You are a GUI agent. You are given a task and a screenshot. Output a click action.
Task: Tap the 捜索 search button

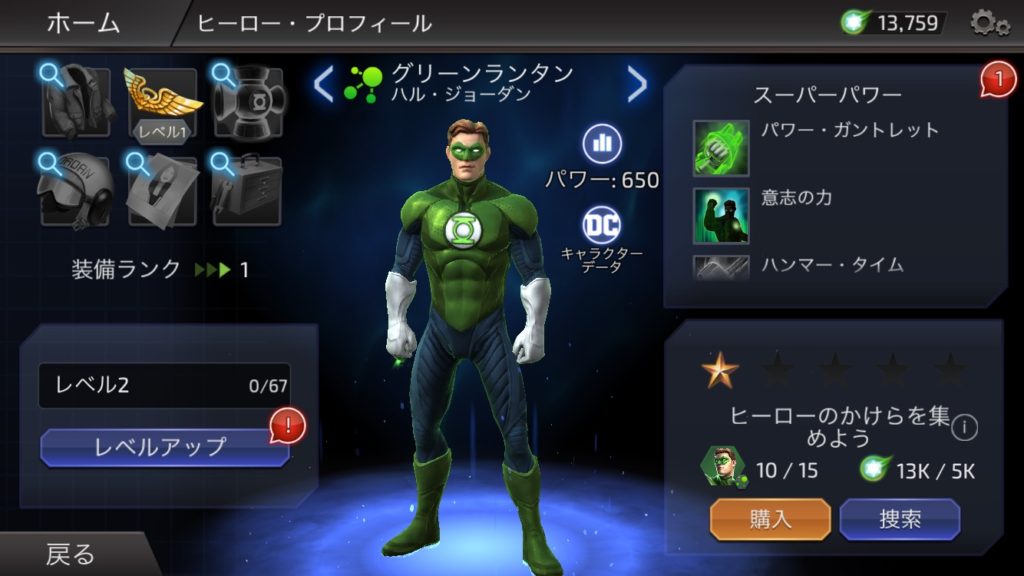(x=899, y=519)
